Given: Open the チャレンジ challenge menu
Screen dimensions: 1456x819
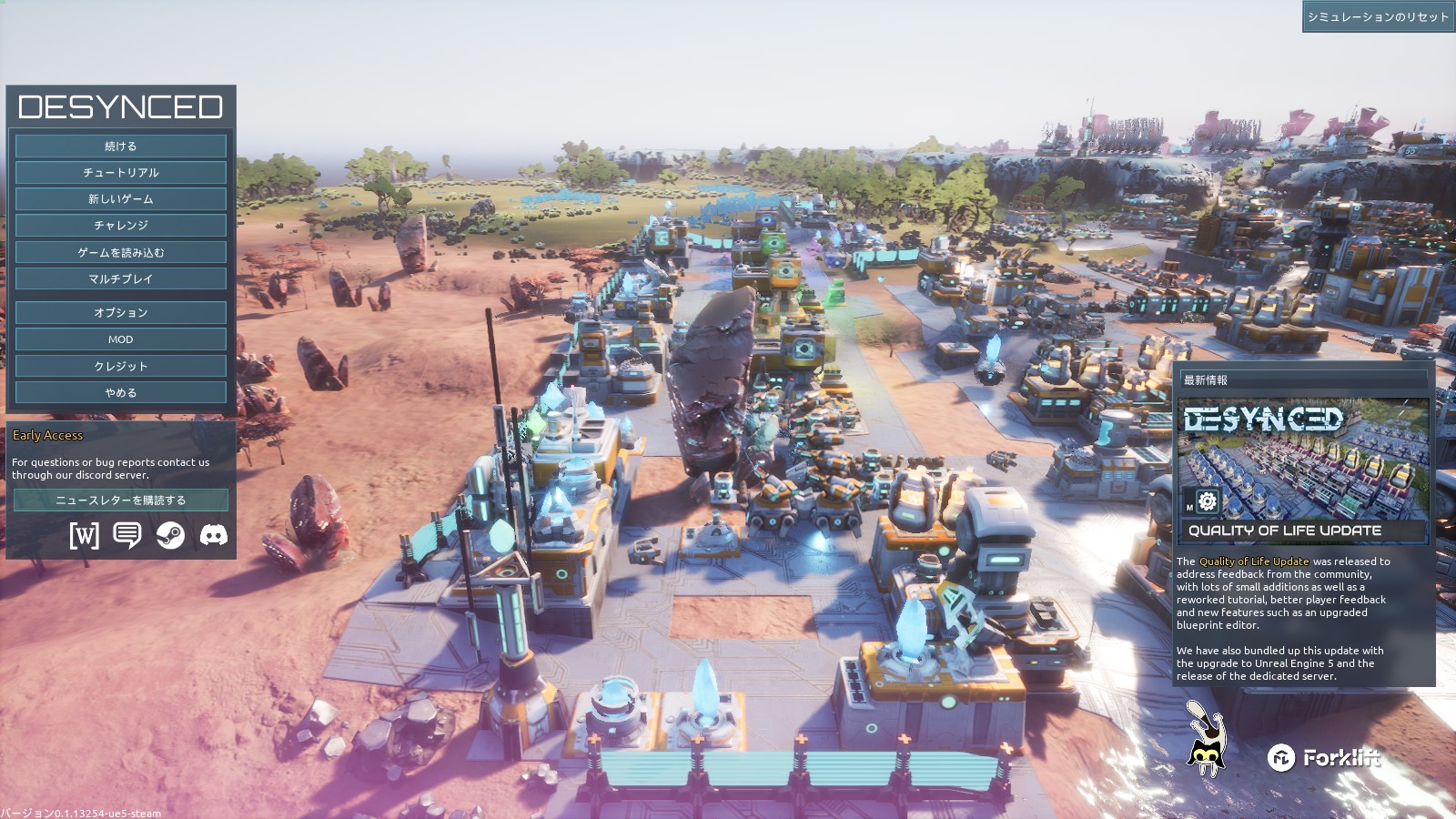Looking at the screenshot, I should (120, 225).
